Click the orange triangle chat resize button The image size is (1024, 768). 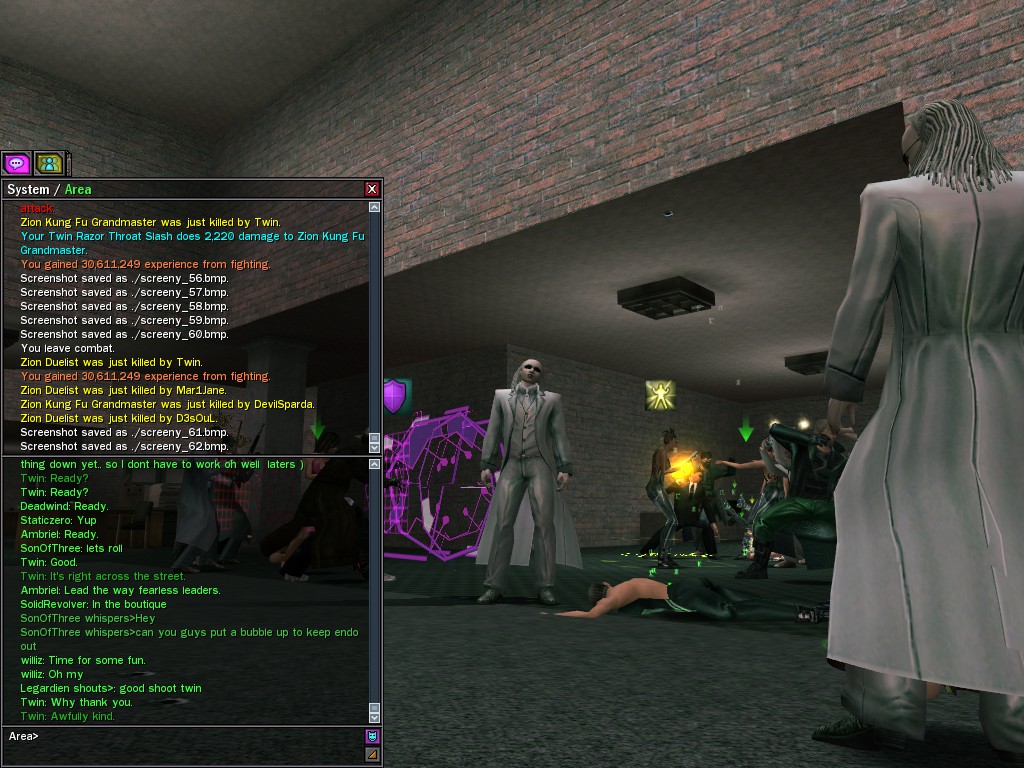[372, 754]
